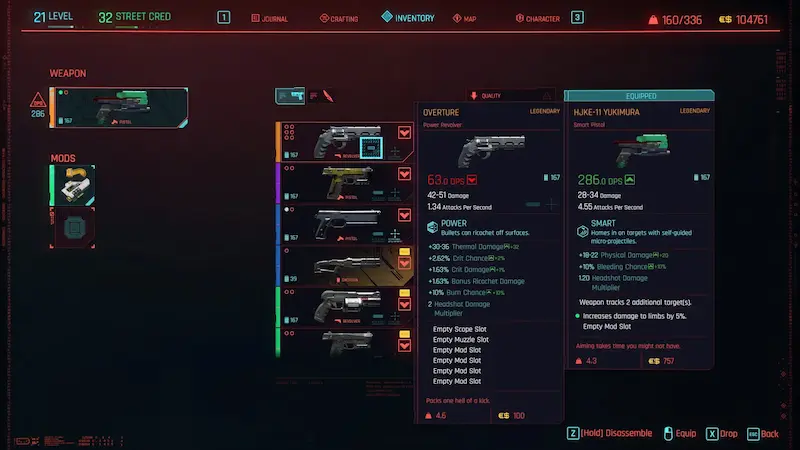Select the Inventory menu entry
The width and height of the screenshot is (800, 450).
coord(408,18)
